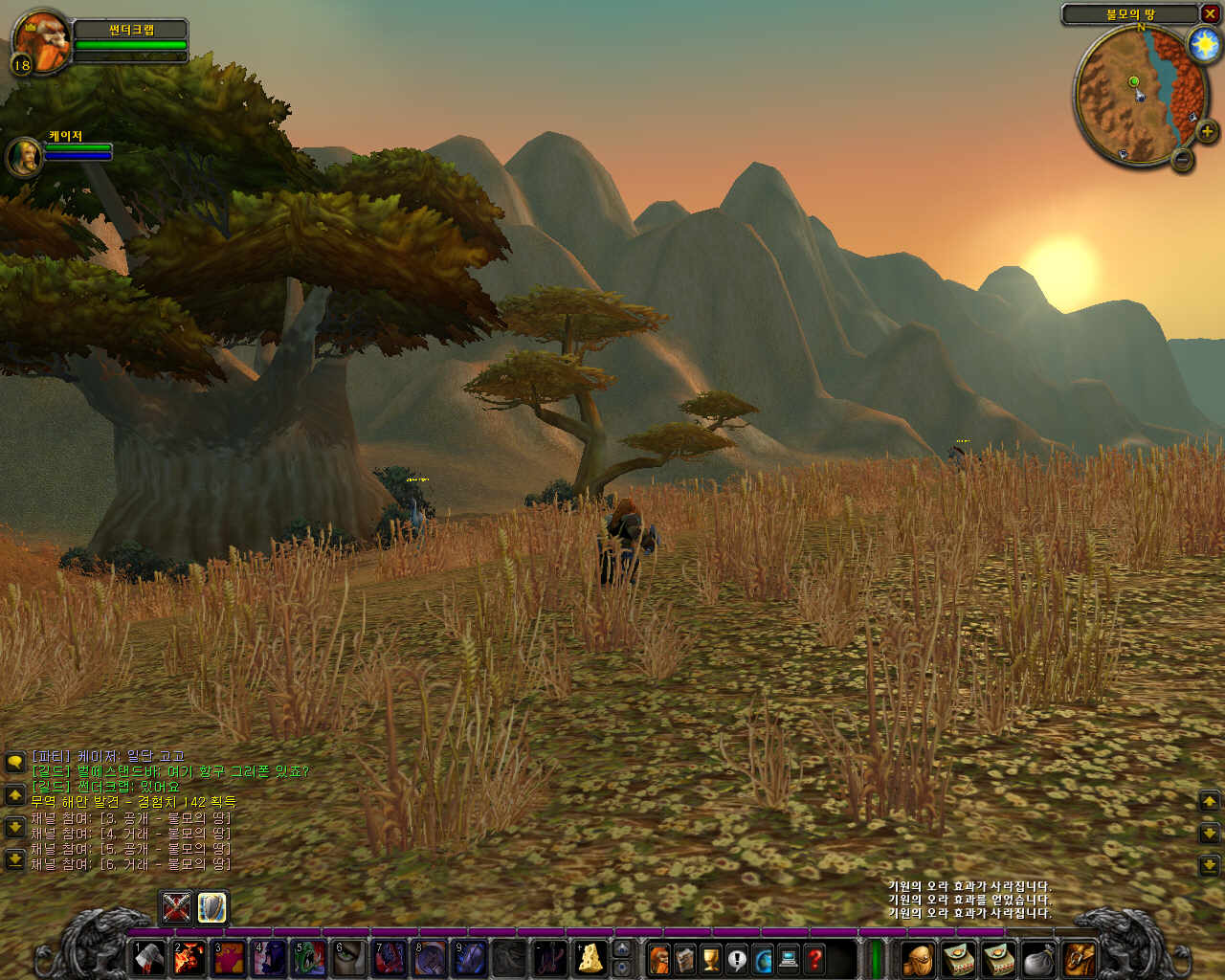
Task: Open the spellbook micro button
Action: pyautogui.click(x=685, y=958)
